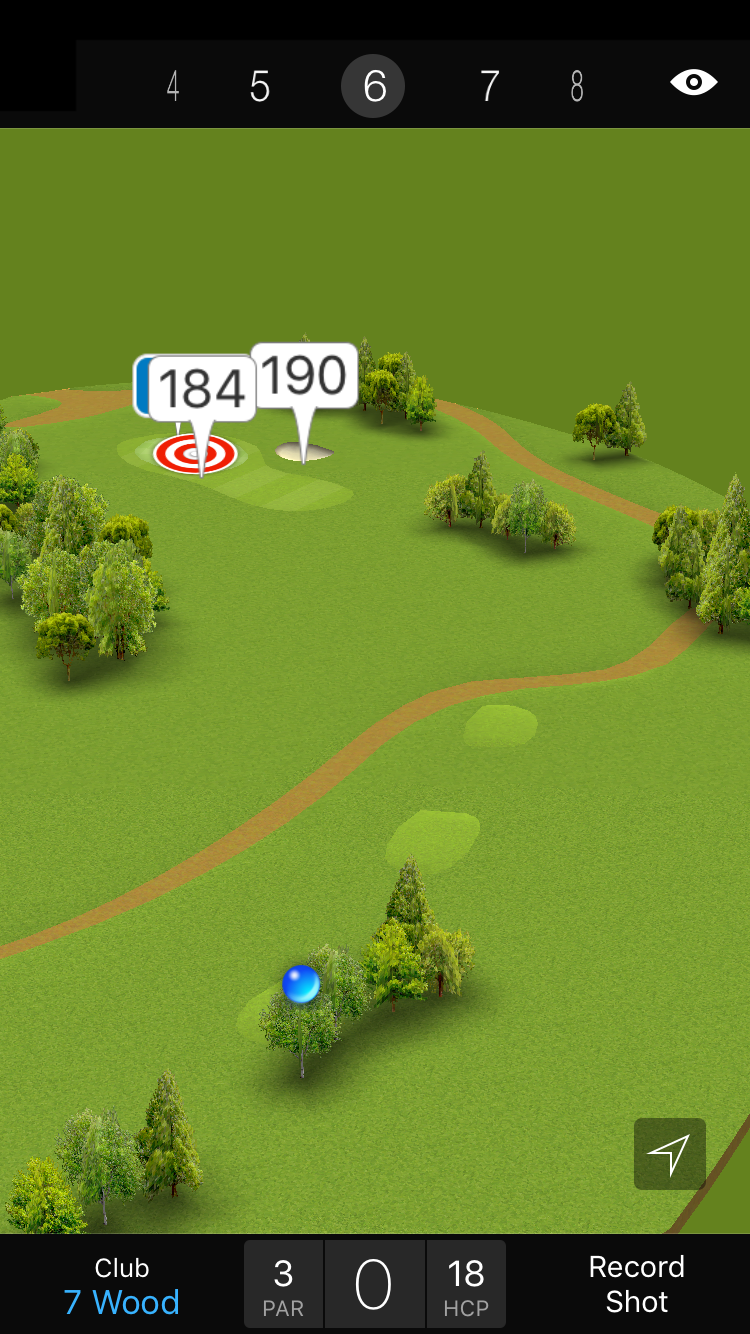Screen dimensions: 750x1334
Task: Open the score entry showing 0
Action: pyautogui.click(x=374, y=1284)
